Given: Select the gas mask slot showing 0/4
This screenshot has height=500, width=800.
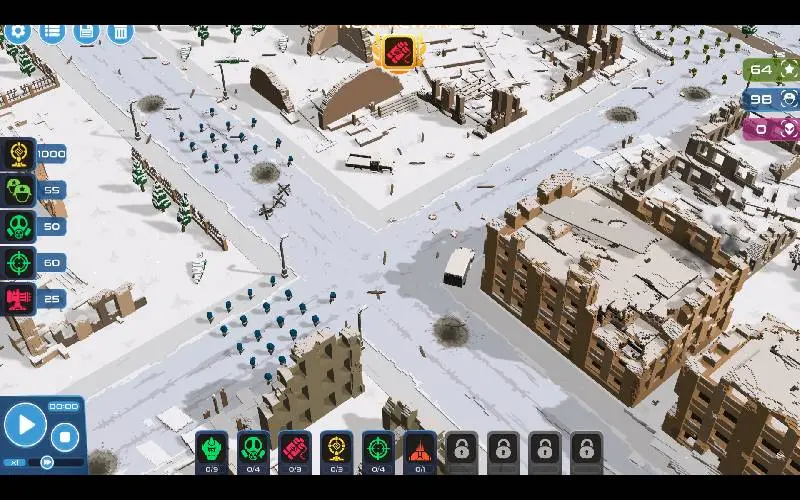Looking at the screenshot, I should pyautogui.click(x=254, y=451).
